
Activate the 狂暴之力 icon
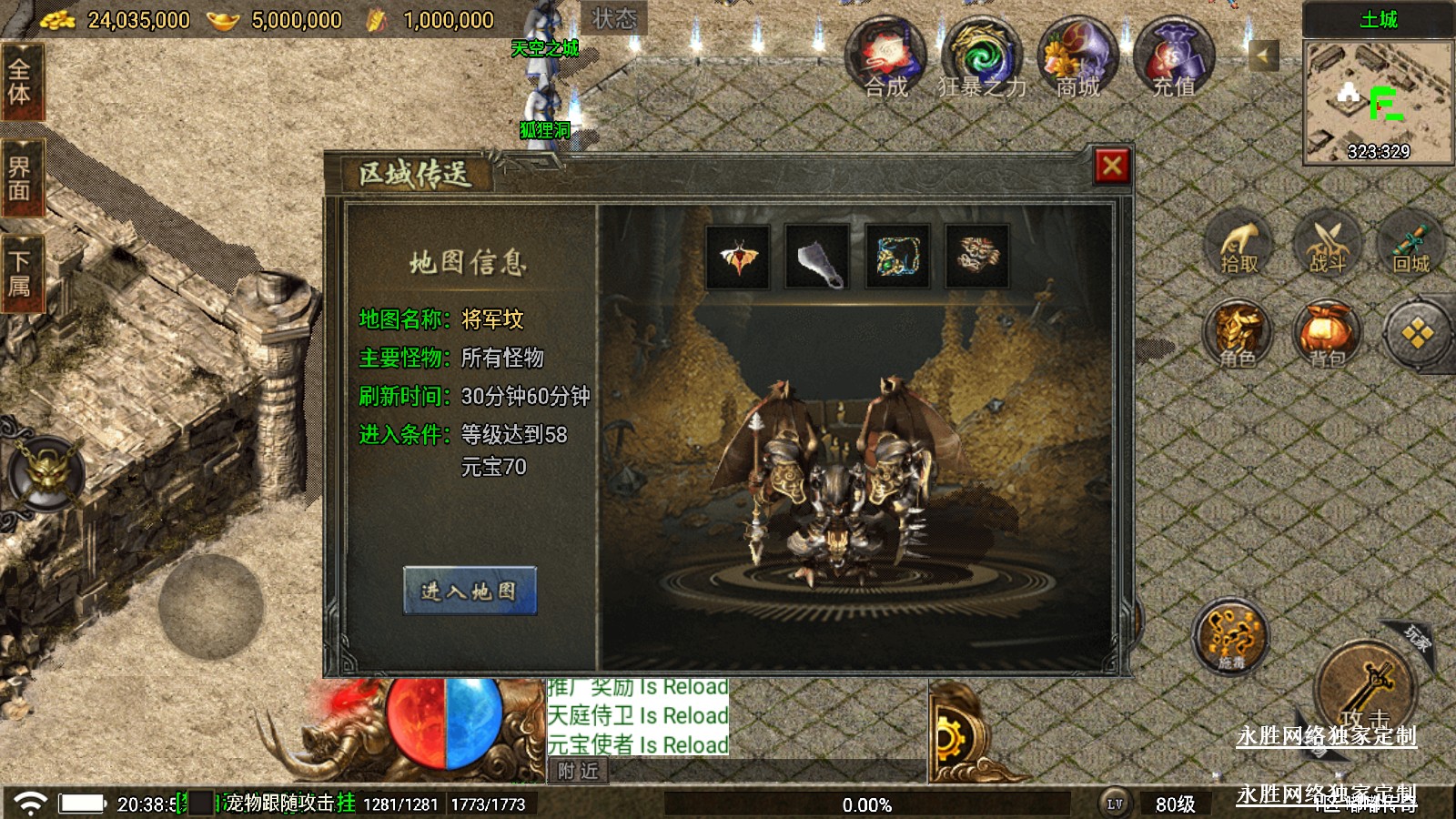pyautogui.click(x=982, y=56)
